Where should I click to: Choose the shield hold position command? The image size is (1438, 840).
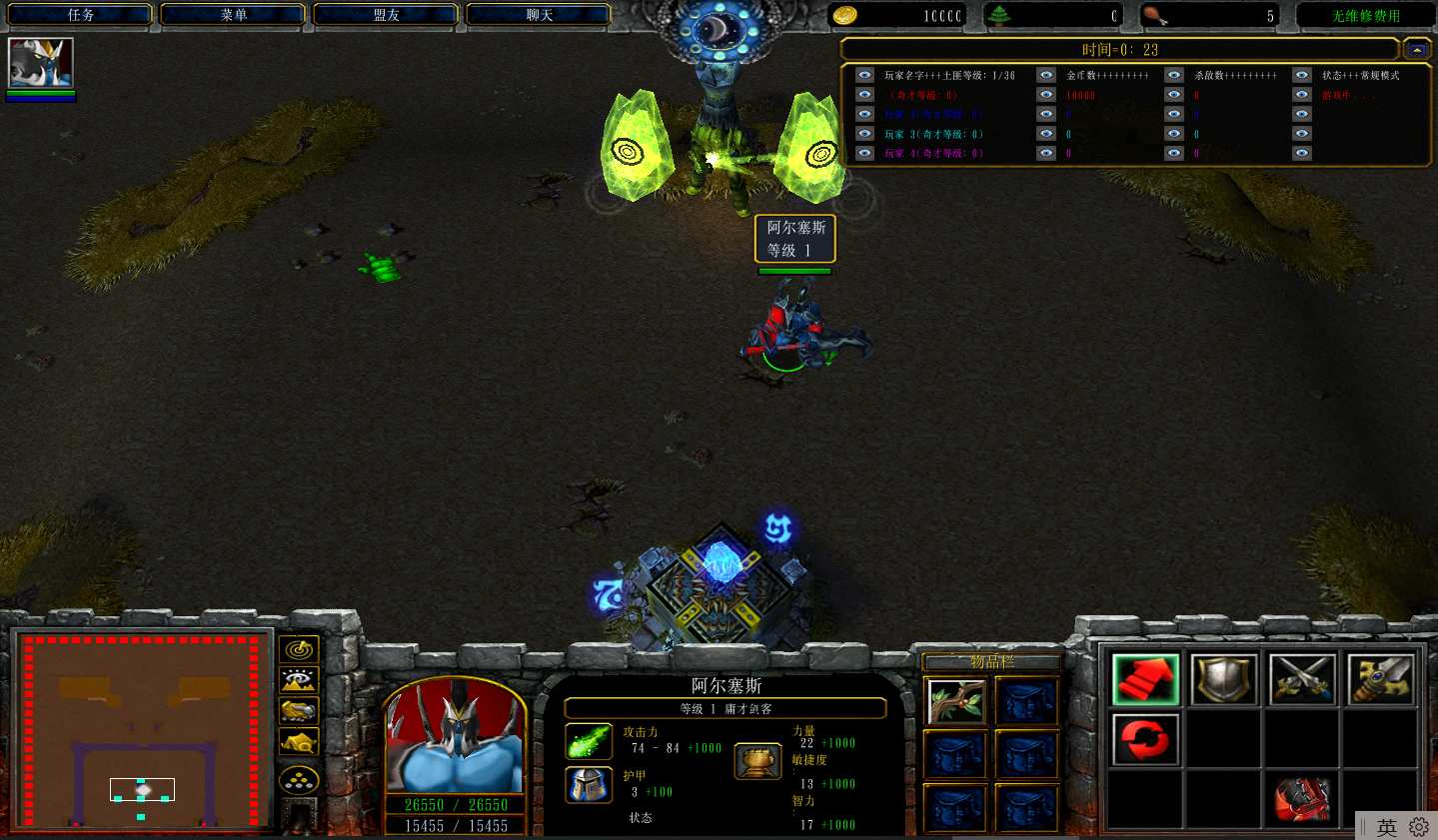point(1224,679)
